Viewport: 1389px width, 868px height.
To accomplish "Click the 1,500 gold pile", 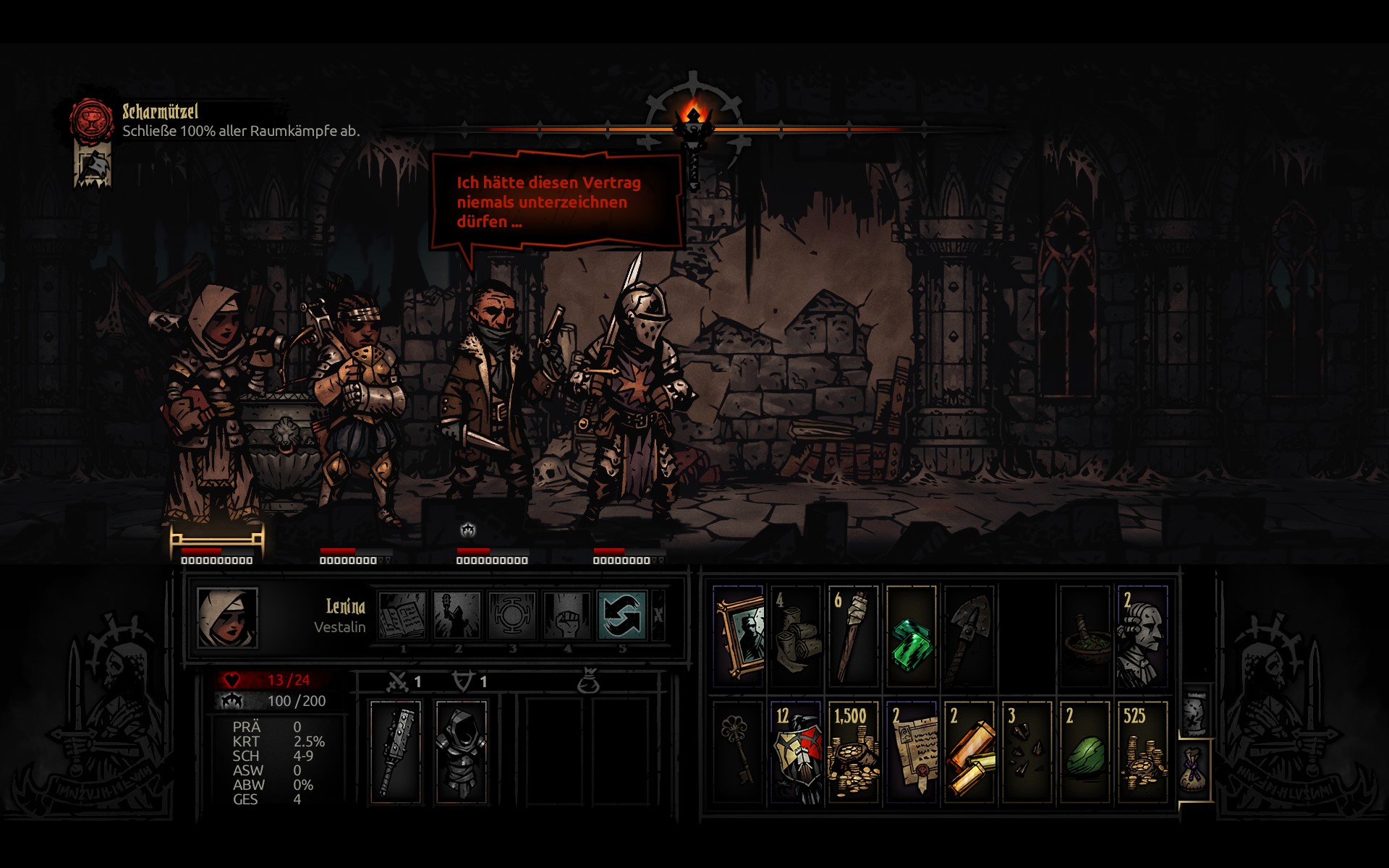I will pos(853,751).
